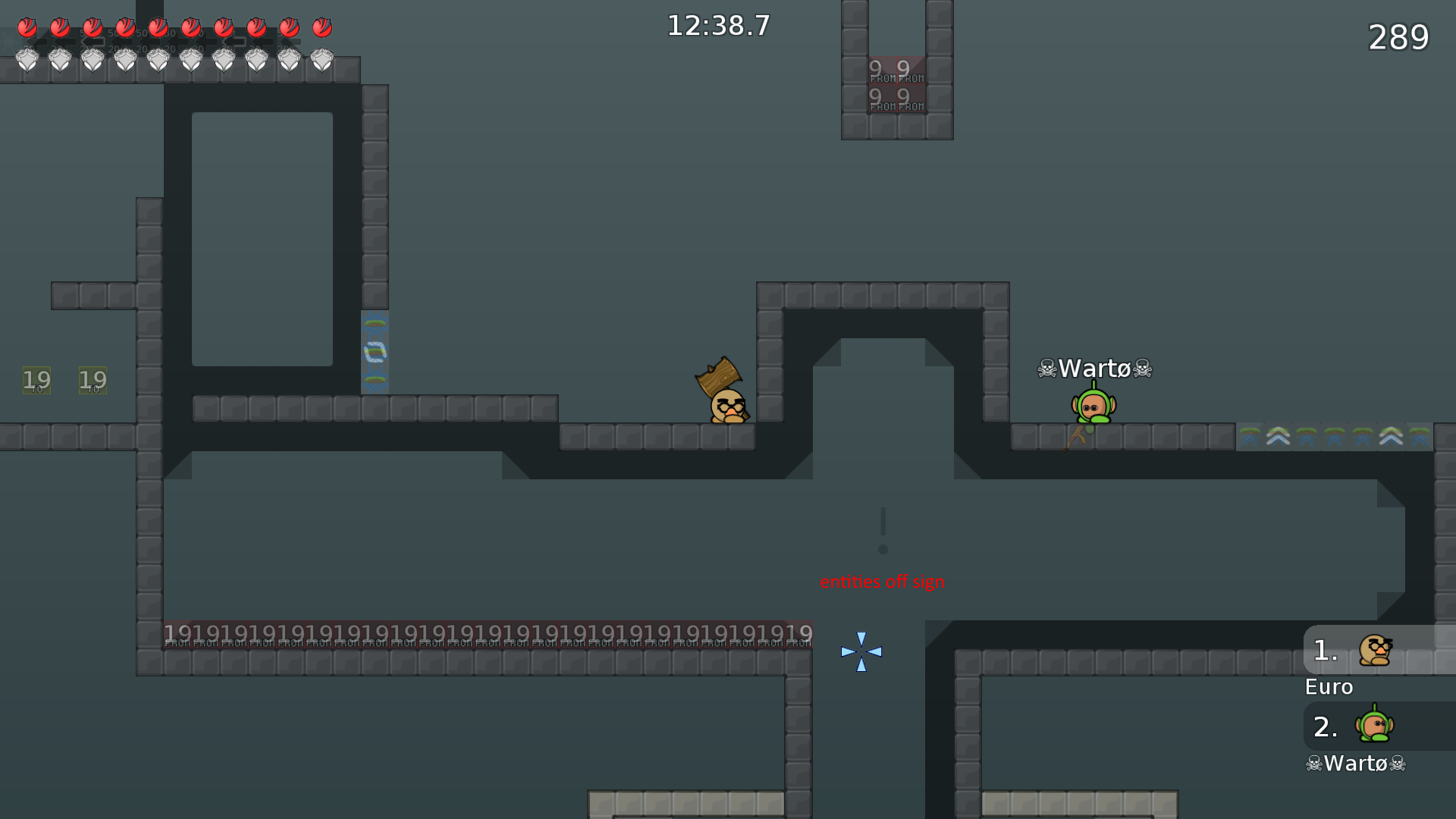The height and width of the screenshot is (819, 1456).
Task: Expand the double-chevron speedup tile near Wartø
Action: (1278, 436)
